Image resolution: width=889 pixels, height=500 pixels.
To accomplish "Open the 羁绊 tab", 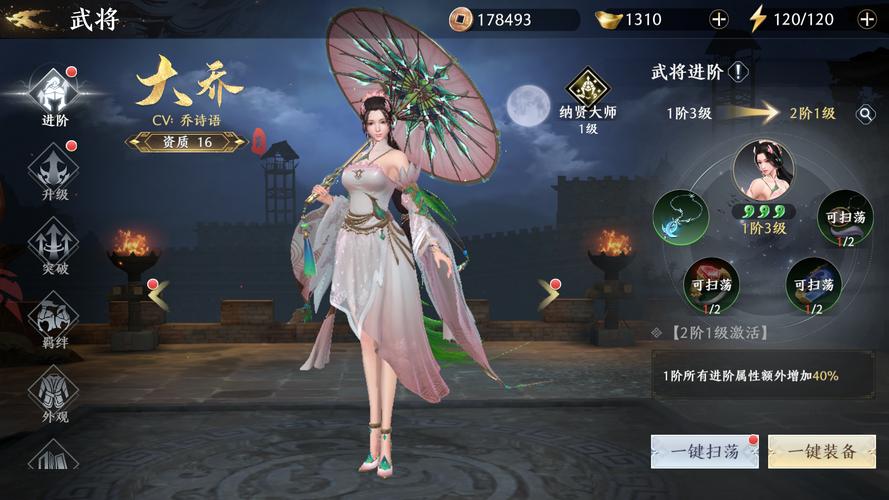I will coord(54,320).
